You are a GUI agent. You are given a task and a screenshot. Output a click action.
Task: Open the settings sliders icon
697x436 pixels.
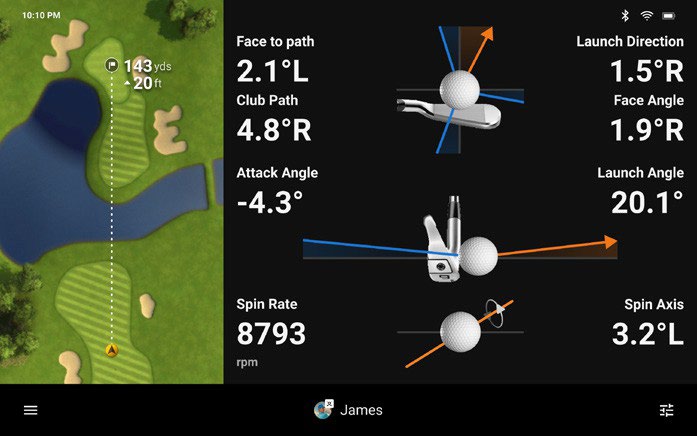pyautogui.click(x=667, y=410)
